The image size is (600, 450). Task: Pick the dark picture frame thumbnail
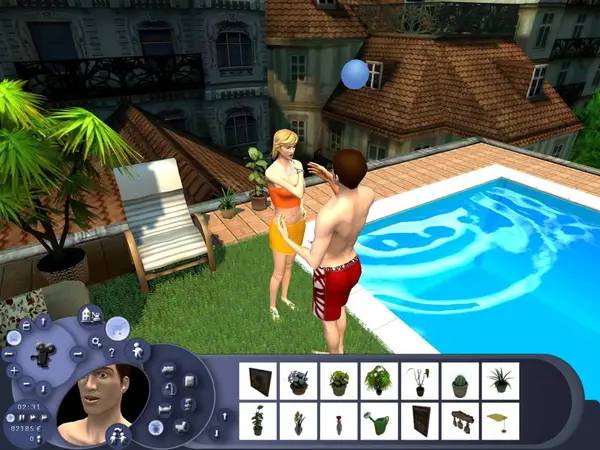[x=259, y=381]
